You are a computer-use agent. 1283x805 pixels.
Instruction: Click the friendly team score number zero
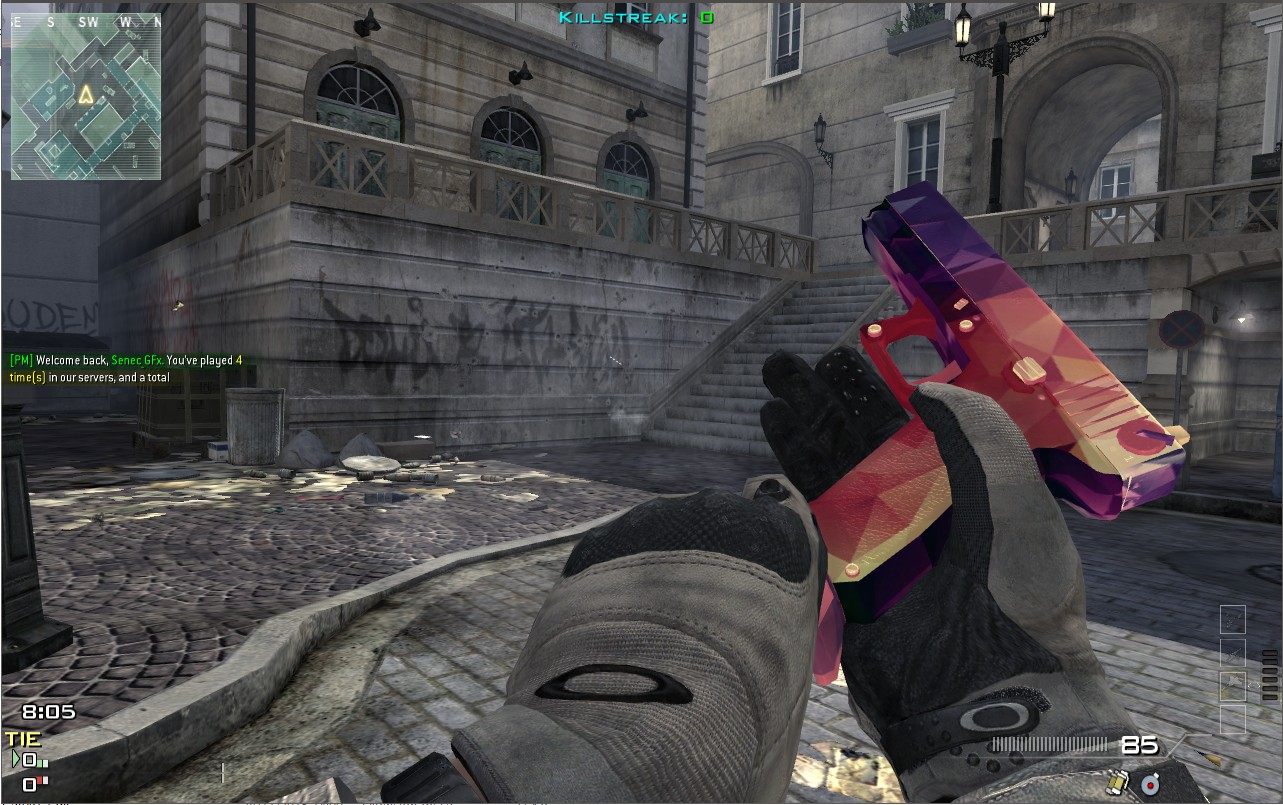tap(29, 760)
